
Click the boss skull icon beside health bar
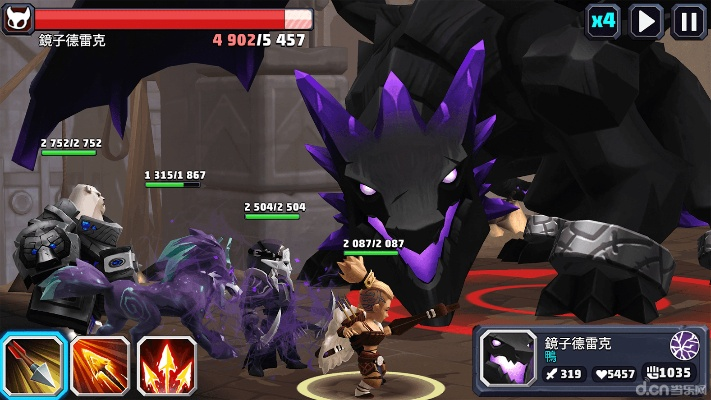(17, 17)
